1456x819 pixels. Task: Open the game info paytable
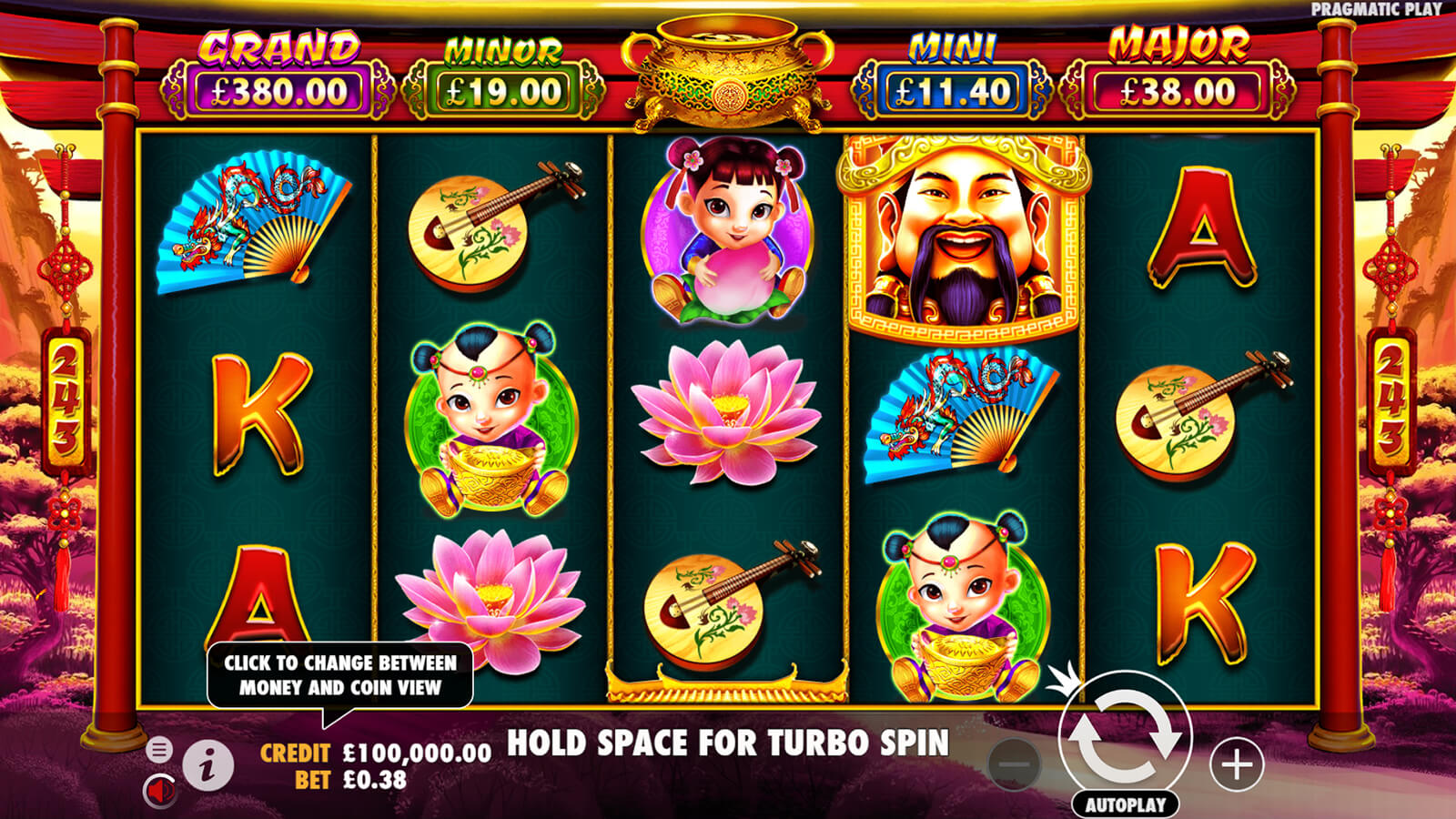click(x=208, y=765)
